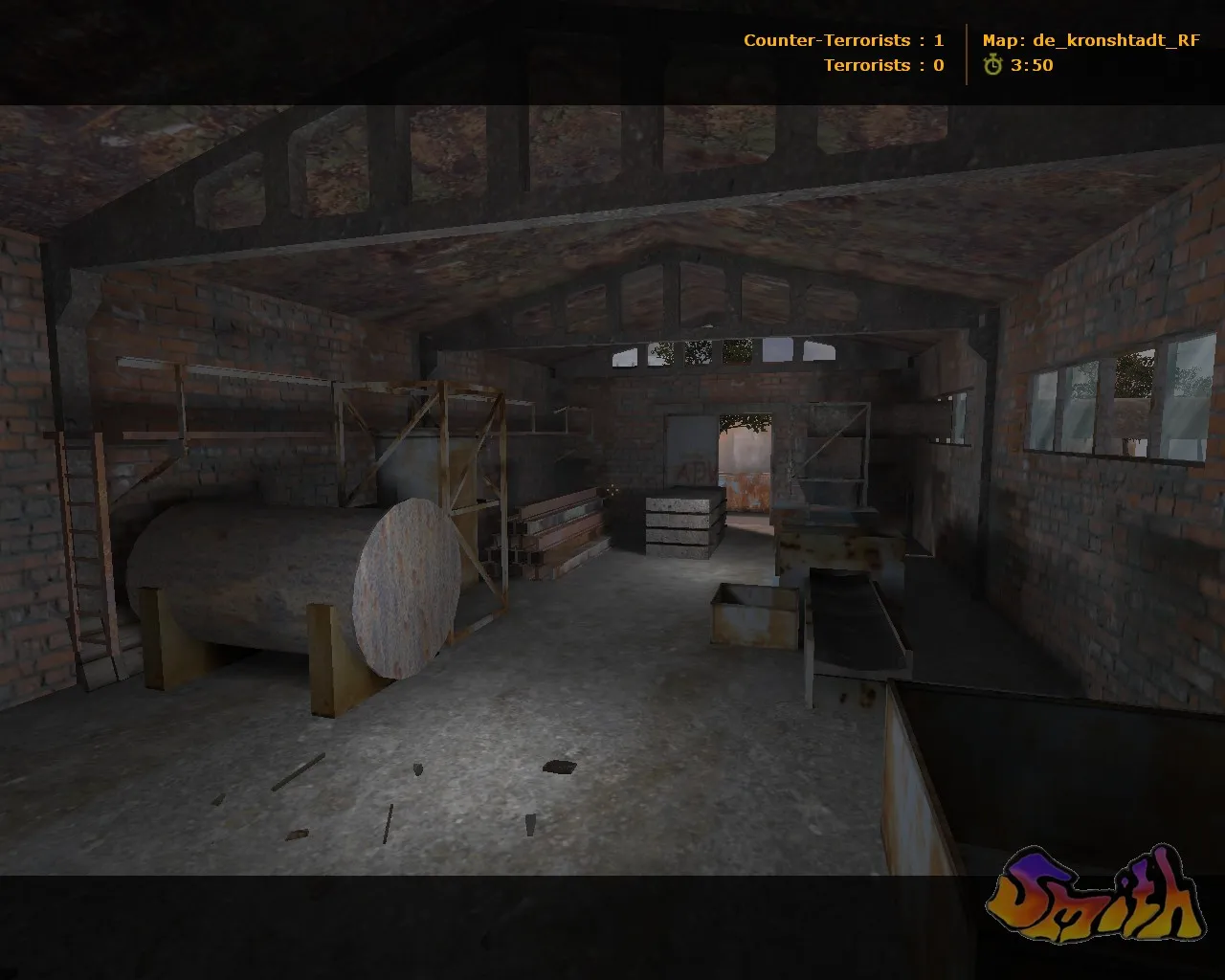Click the 3:50 round timer text
This screenshot has height=980, width=1225.
click(1031, 66)
